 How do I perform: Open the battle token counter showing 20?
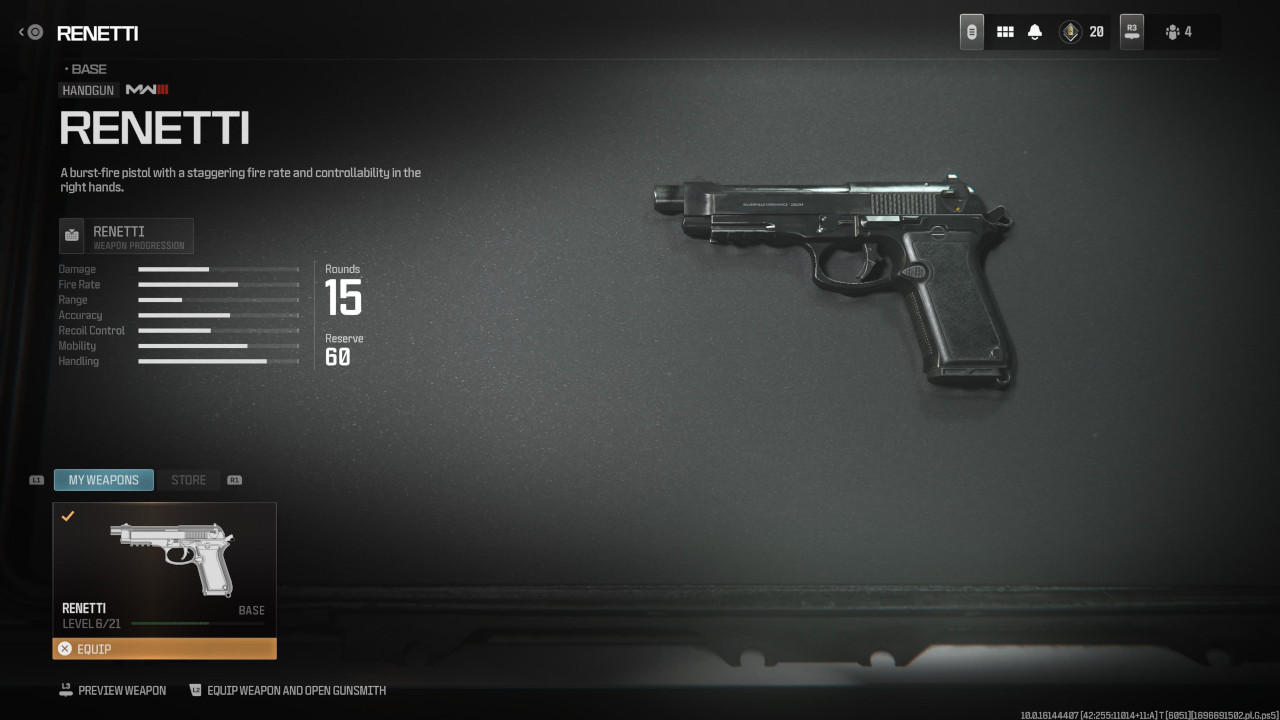pyautogui.click(x=1082, y=32)
